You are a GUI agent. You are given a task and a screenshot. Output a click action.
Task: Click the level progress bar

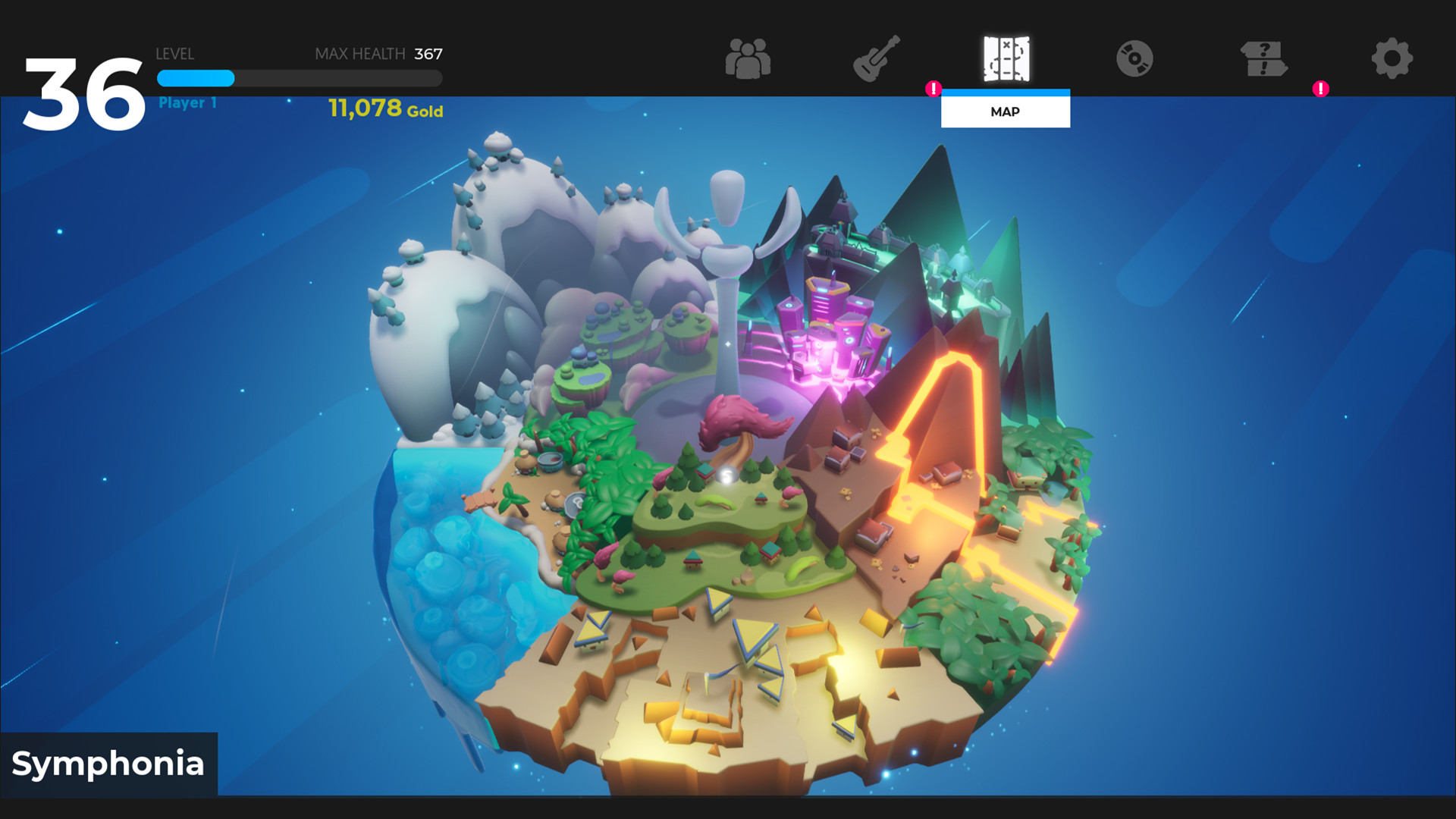(x=299, y=79)
